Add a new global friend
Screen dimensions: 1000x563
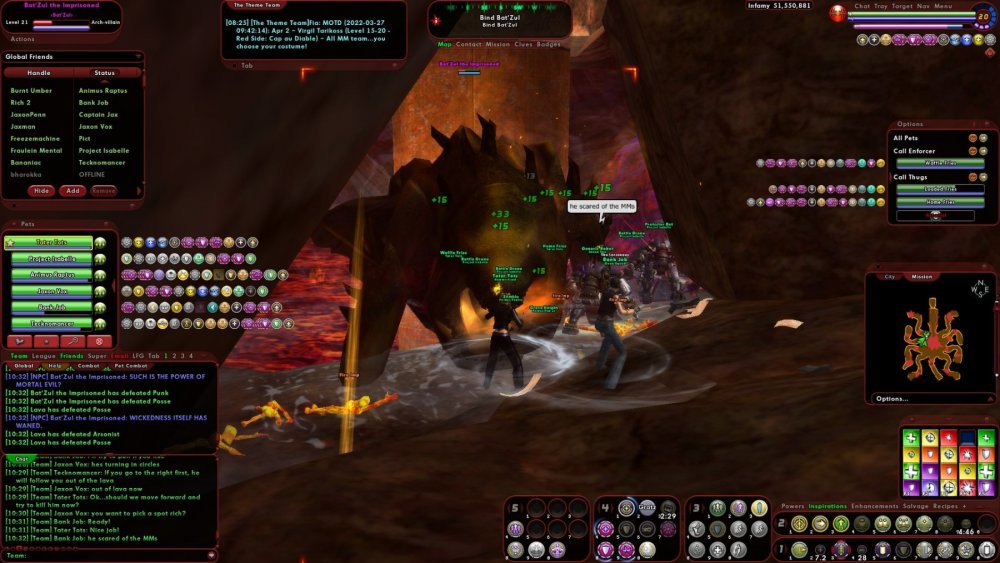point(72,190)
